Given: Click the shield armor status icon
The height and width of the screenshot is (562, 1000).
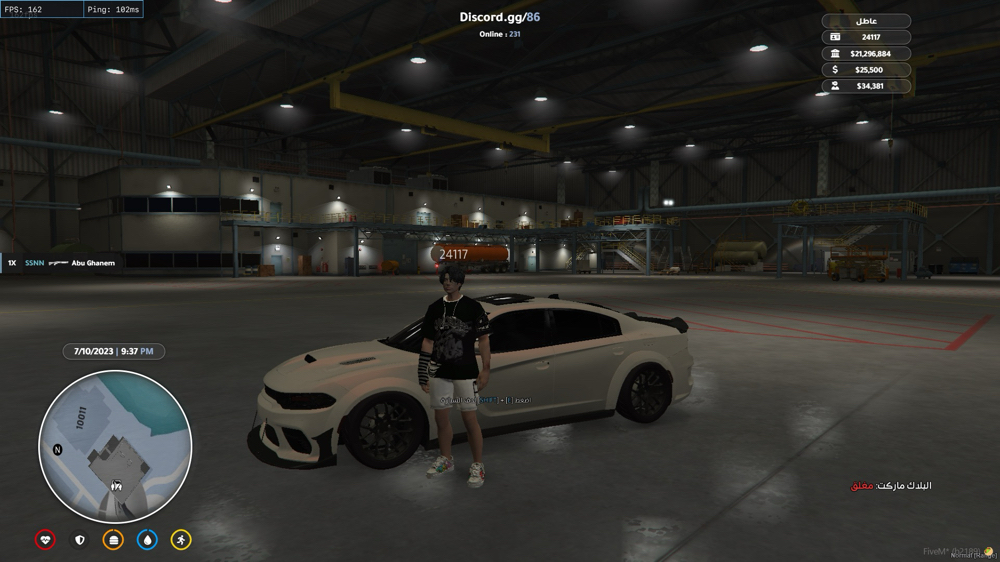Looking at the screenshot, I should [79, 539].
